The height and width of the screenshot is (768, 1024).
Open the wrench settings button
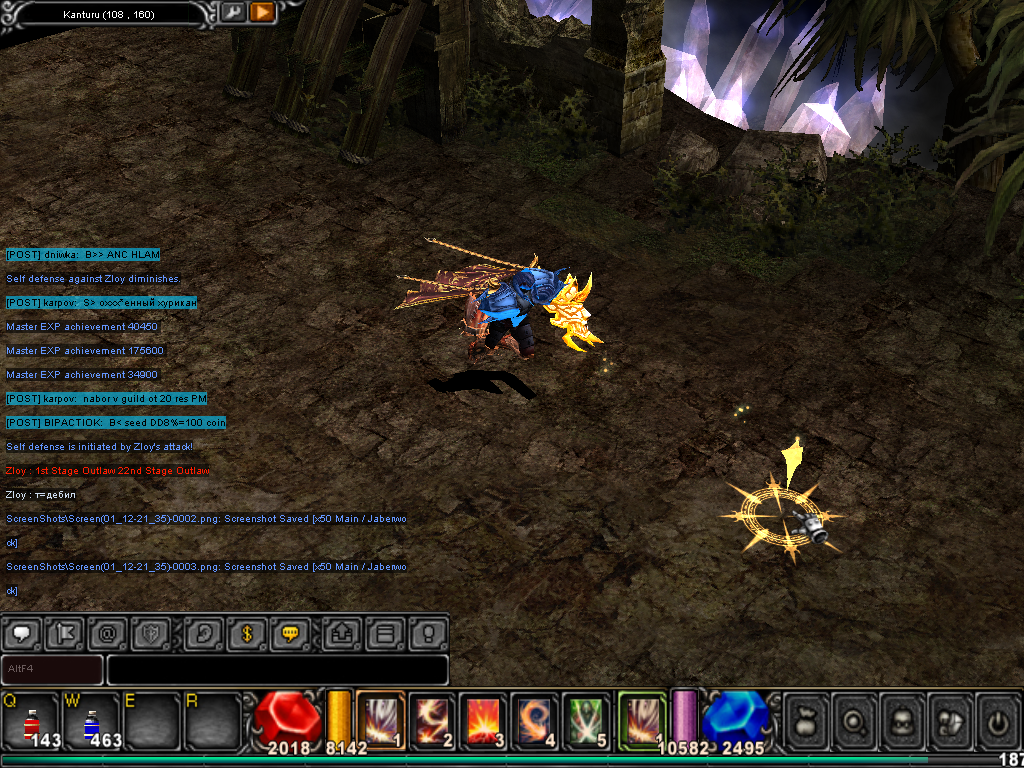[x=232, y=12]
